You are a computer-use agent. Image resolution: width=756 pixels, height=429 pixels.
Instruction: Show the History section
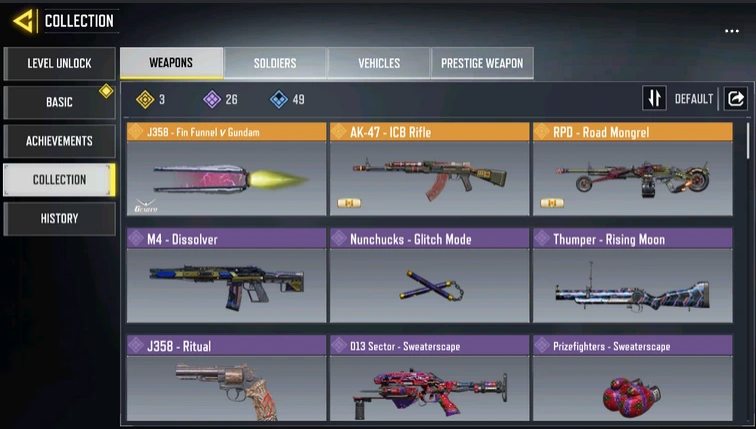click(59, 218)
